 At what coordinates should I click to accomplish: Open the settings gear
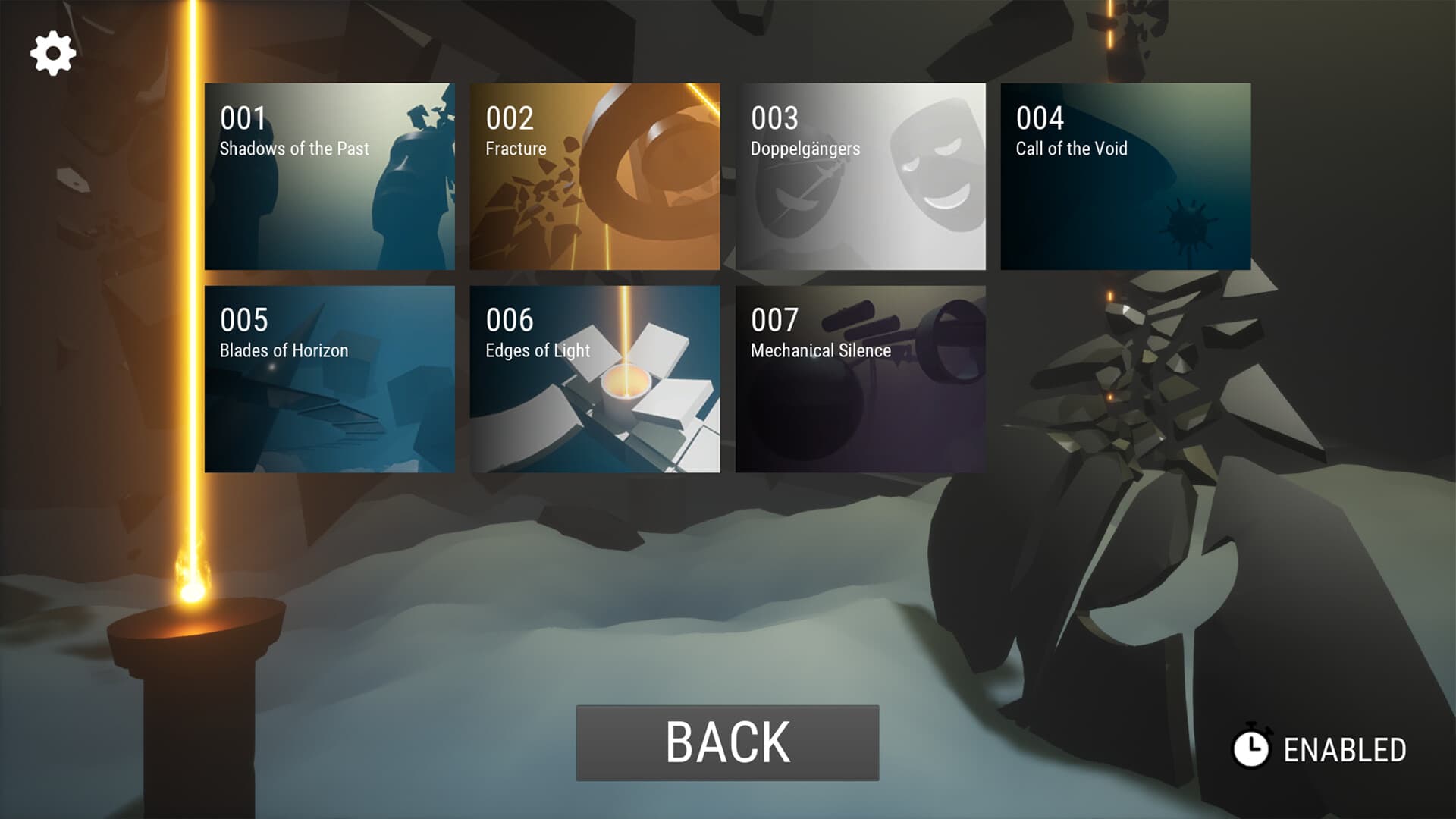click(52, 52)
